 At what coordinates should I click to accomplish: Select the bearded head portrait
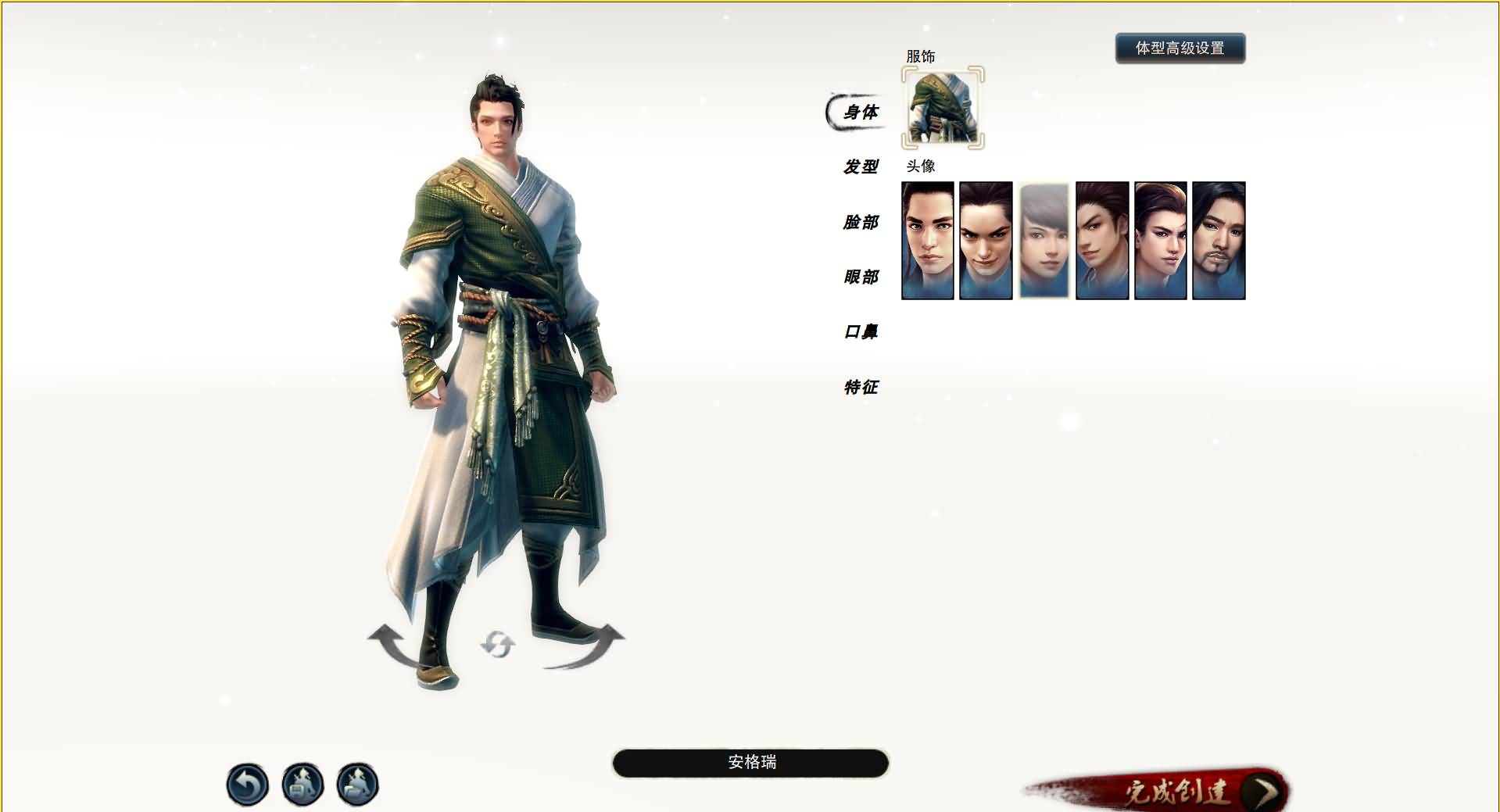(x=1219, y=240)
